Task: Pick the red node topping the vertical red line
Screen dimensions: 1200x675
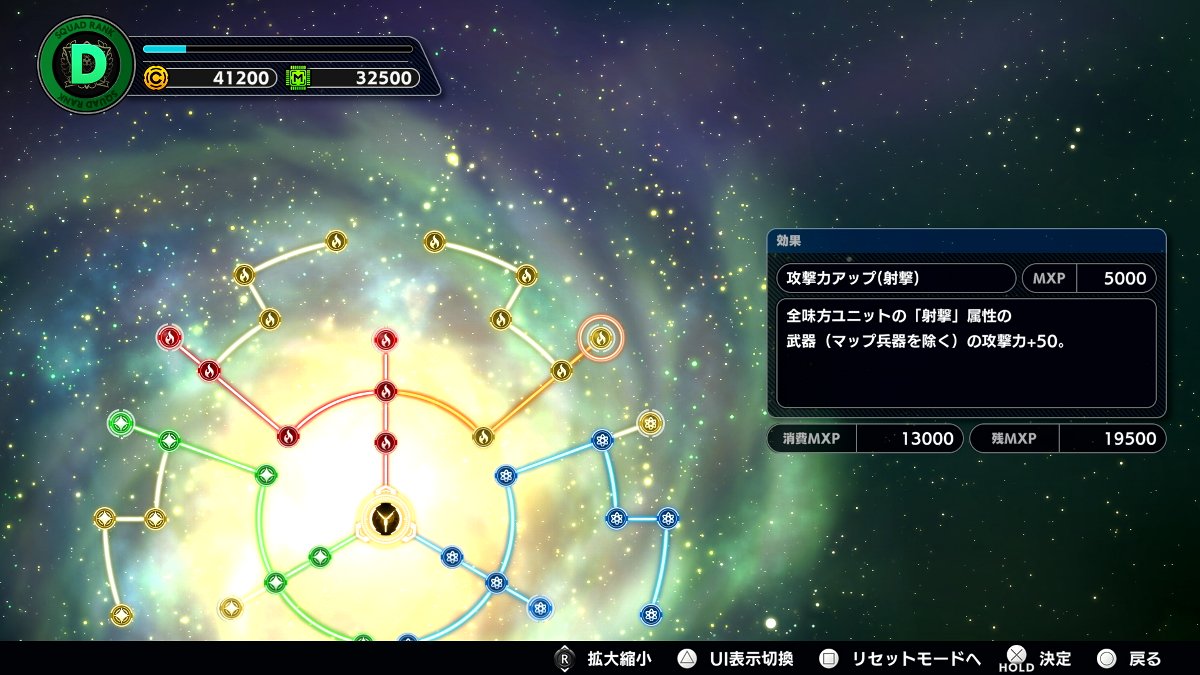Action: click(x=386, y=340)
